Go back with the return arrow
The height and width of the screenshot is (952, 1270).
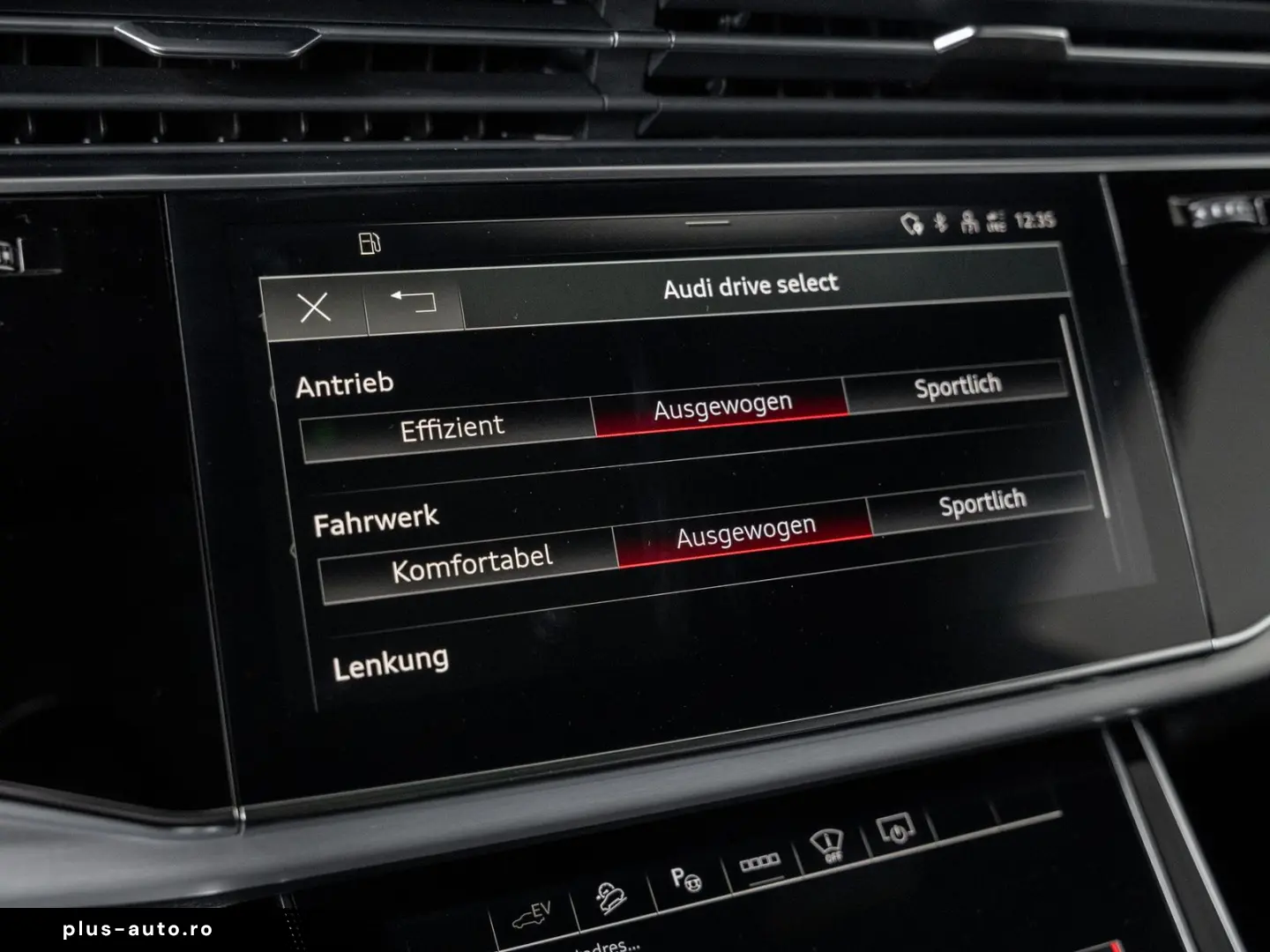(x=411, y=303)
